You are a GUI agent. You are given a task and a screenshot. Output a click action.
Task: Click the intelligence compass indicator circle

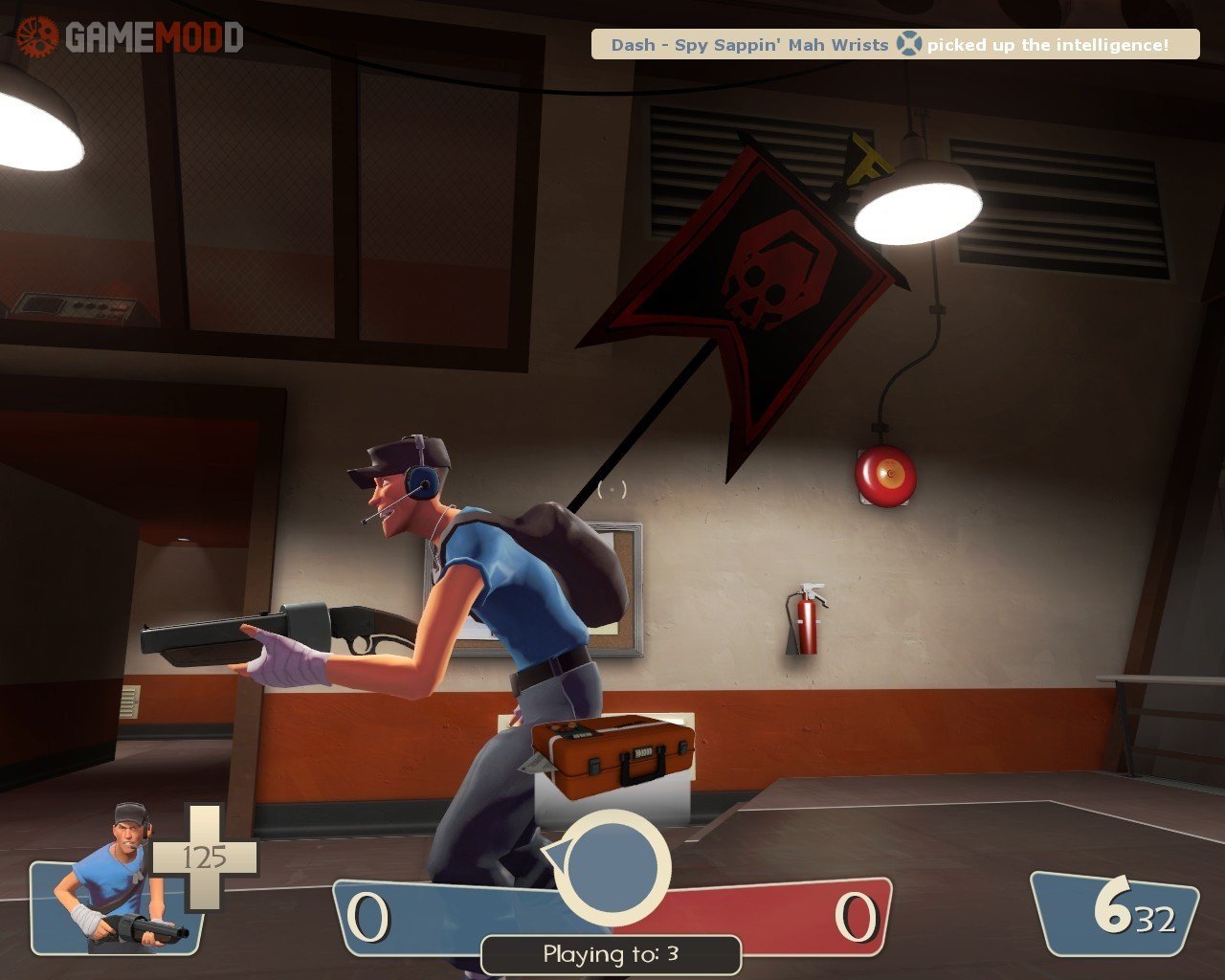[612, 868]
